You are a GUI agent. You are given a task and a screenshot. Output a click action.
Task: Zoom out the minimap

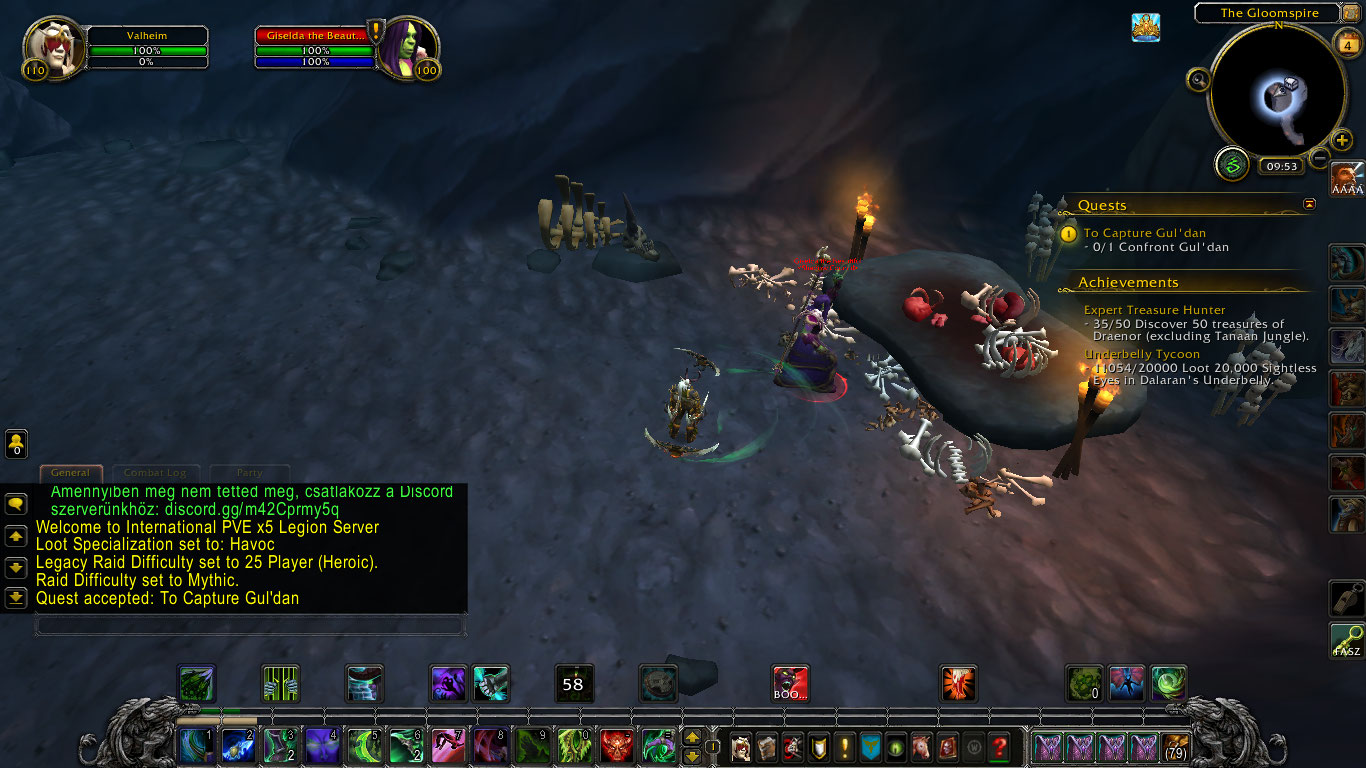pyautogui.click(x=1320, y=158)
